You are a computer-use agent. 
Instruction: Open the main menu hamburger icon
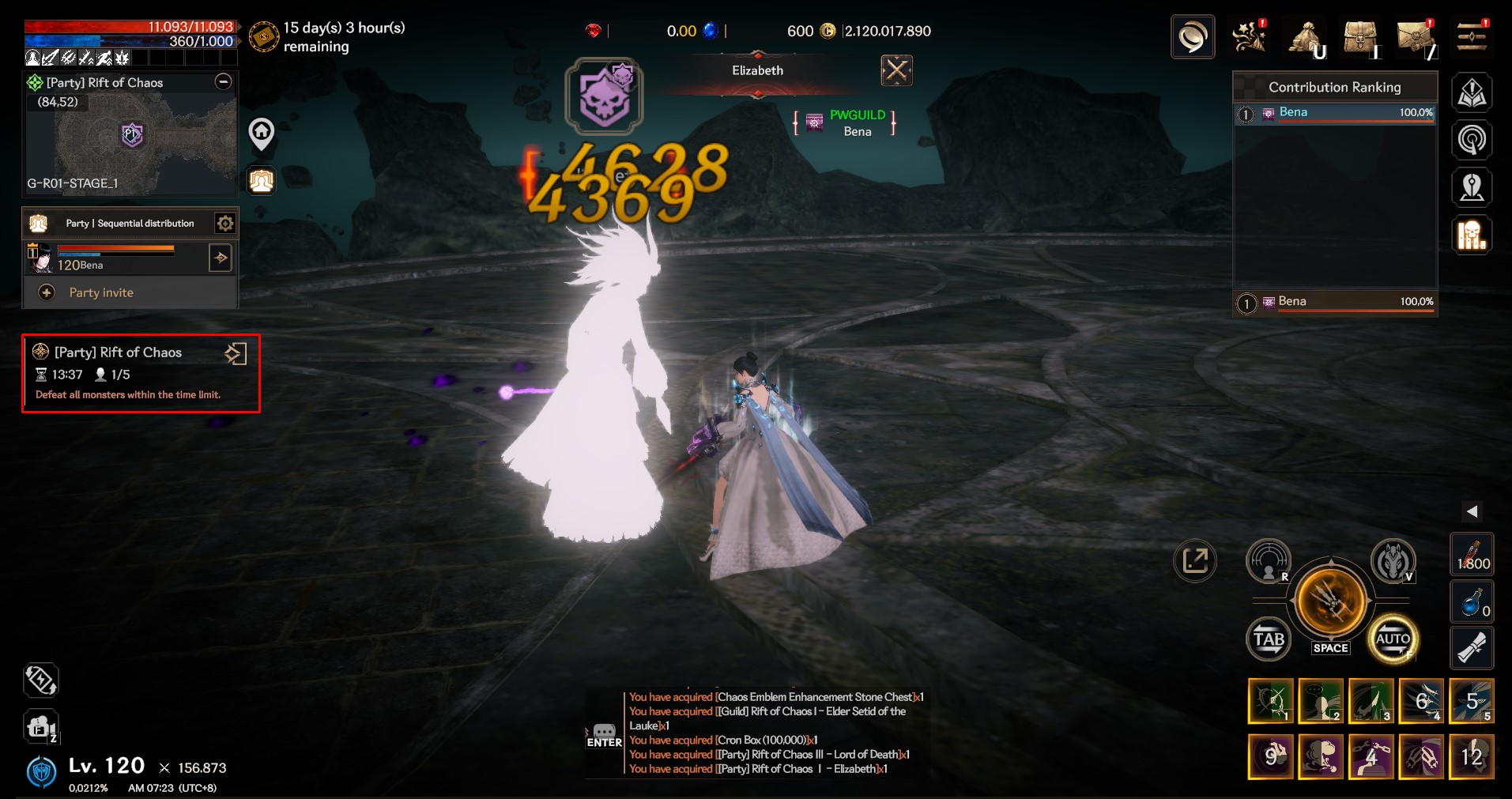[x=1471, y=36]
